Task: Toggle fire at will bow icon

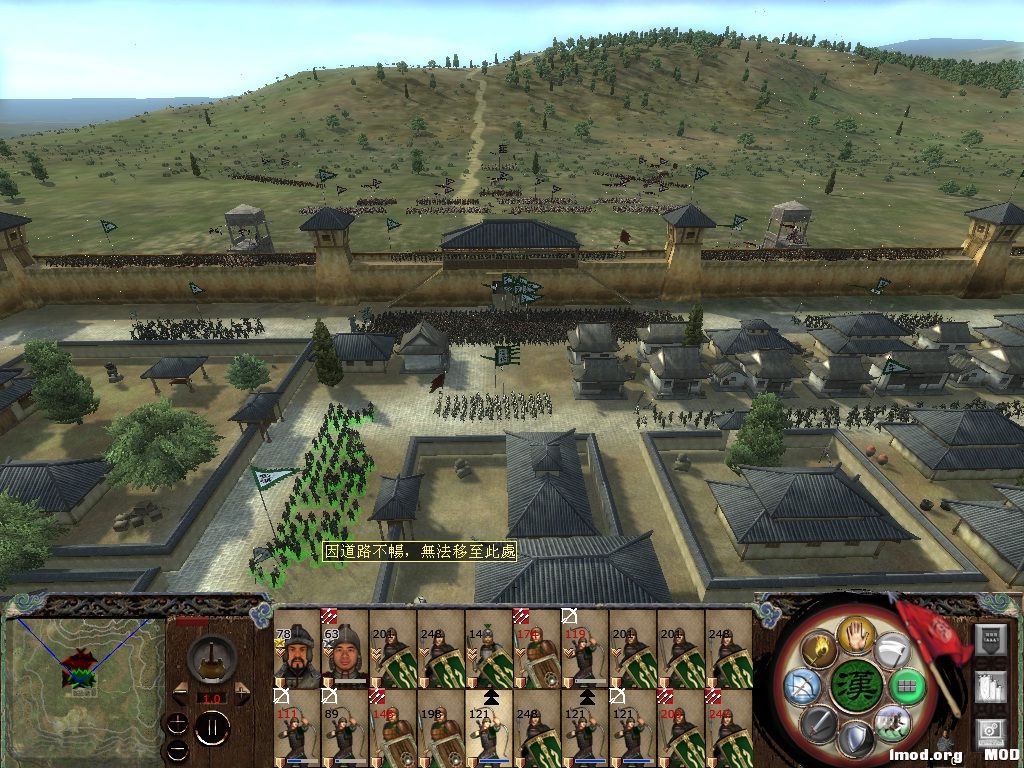Action: click(801, 686)
